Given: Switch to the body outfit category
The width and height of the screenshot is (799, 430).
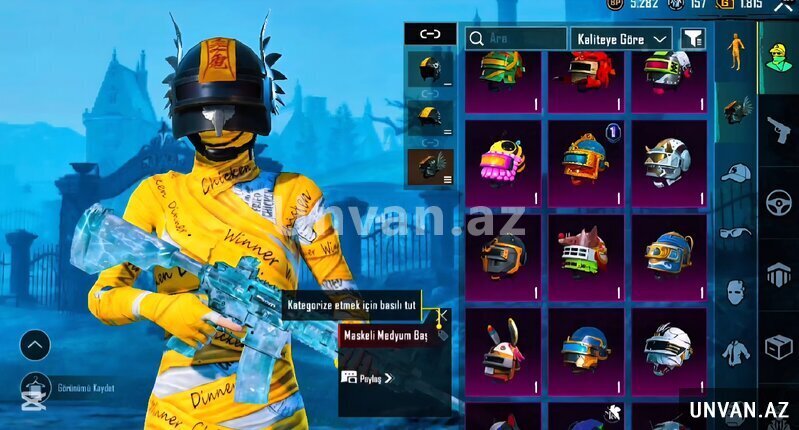Looking at the screenshot, I should [735, 52].
